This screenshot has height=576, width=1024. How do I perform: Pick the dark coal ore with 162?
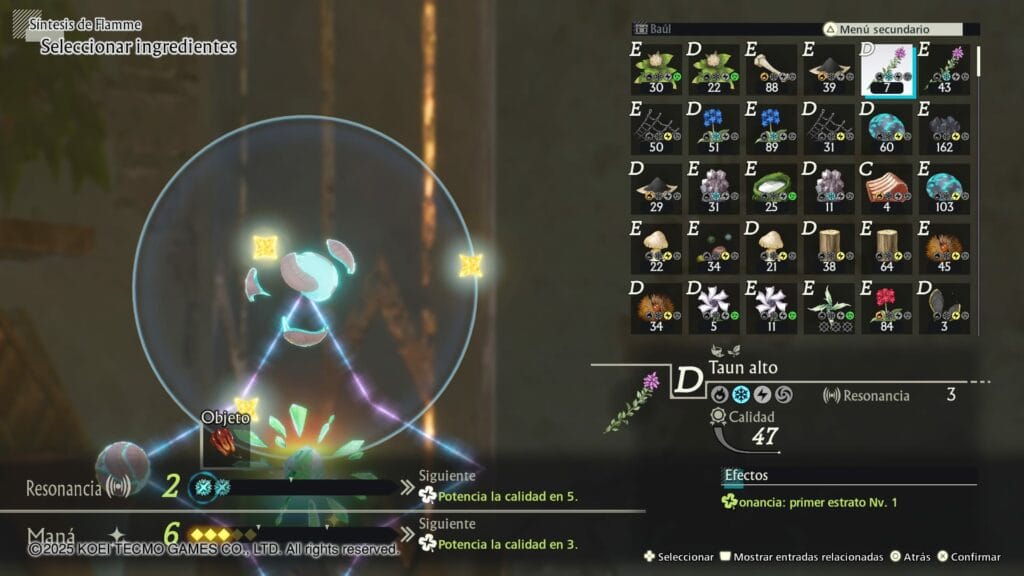tap(945, 129)
